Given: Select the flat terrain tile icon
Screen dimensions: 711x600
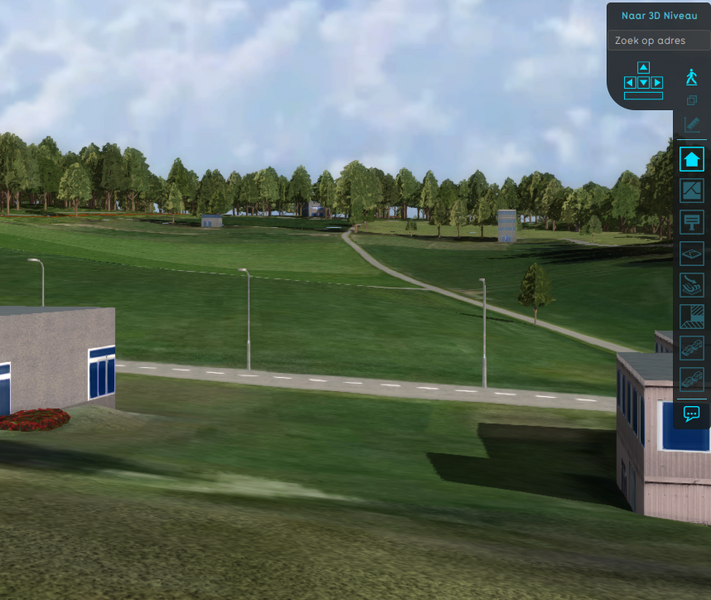Looking at the screenshot, I should tap(691, 253).
